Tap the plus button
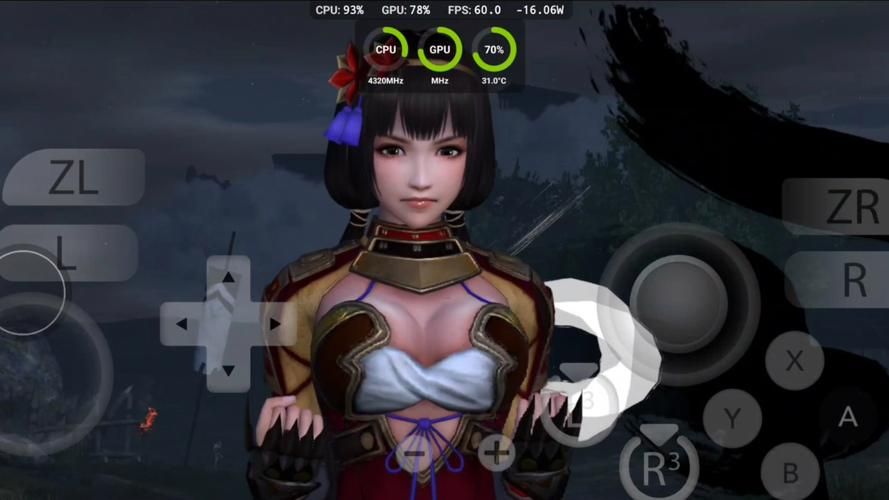This screenshot has height=500, width=889. coord(495,453)
